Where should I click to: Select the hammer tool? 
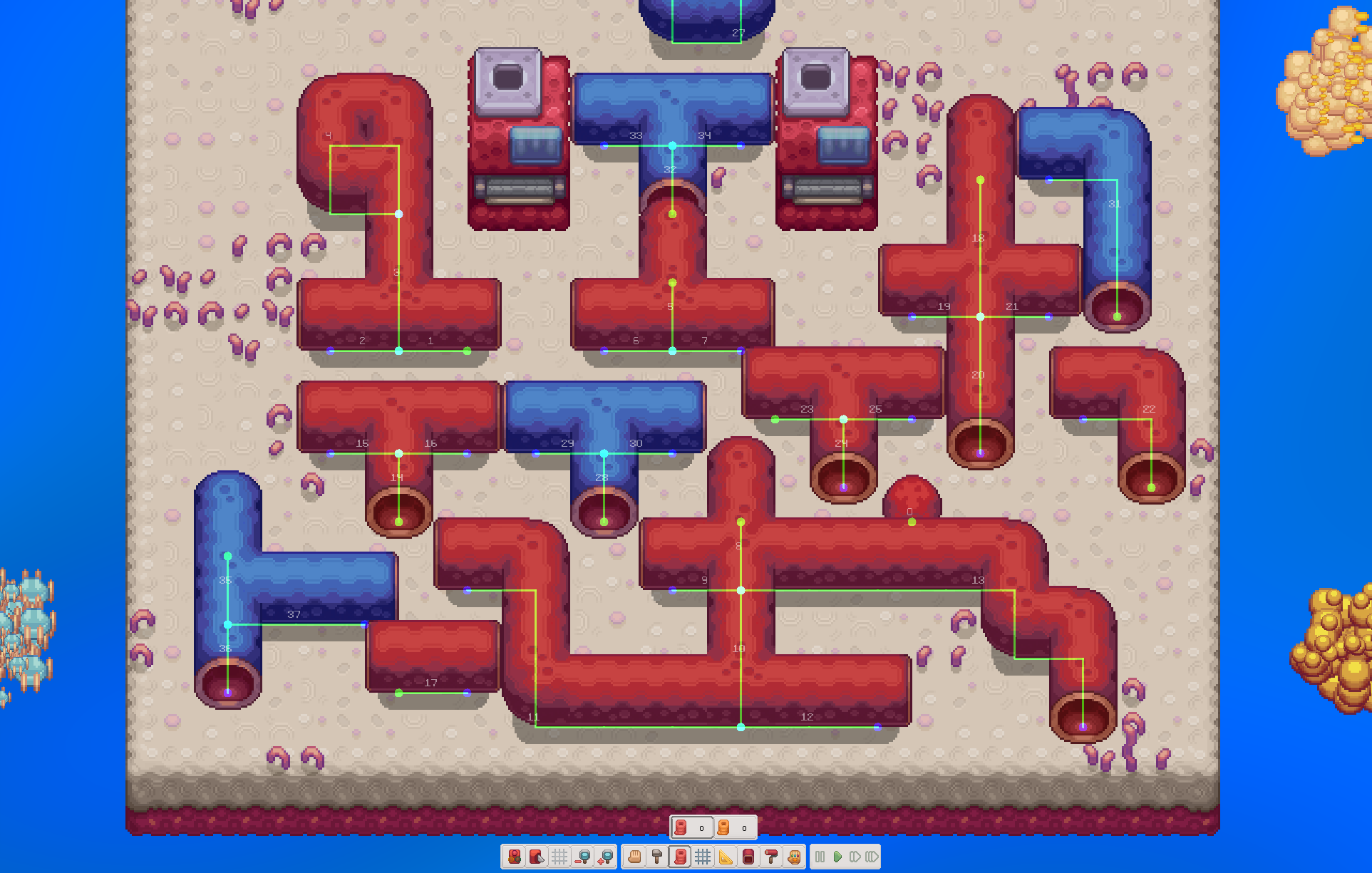pos(656,857)
